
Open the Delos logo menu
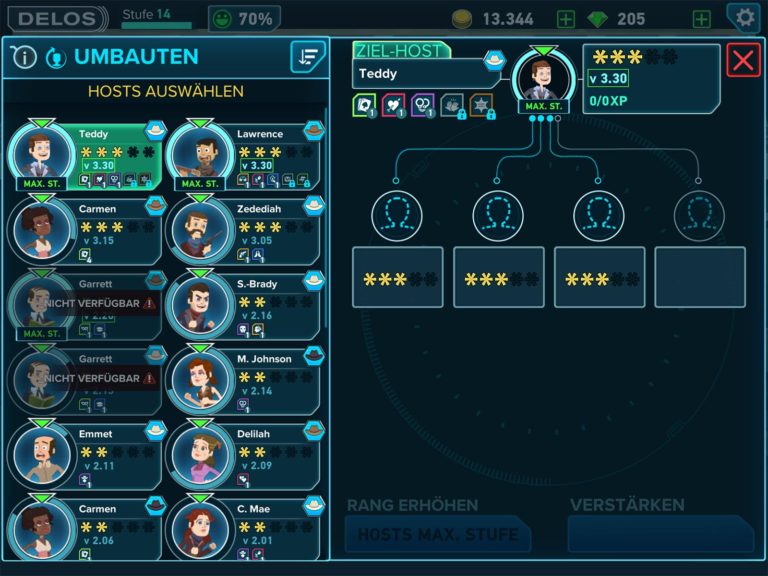(60, 18)
